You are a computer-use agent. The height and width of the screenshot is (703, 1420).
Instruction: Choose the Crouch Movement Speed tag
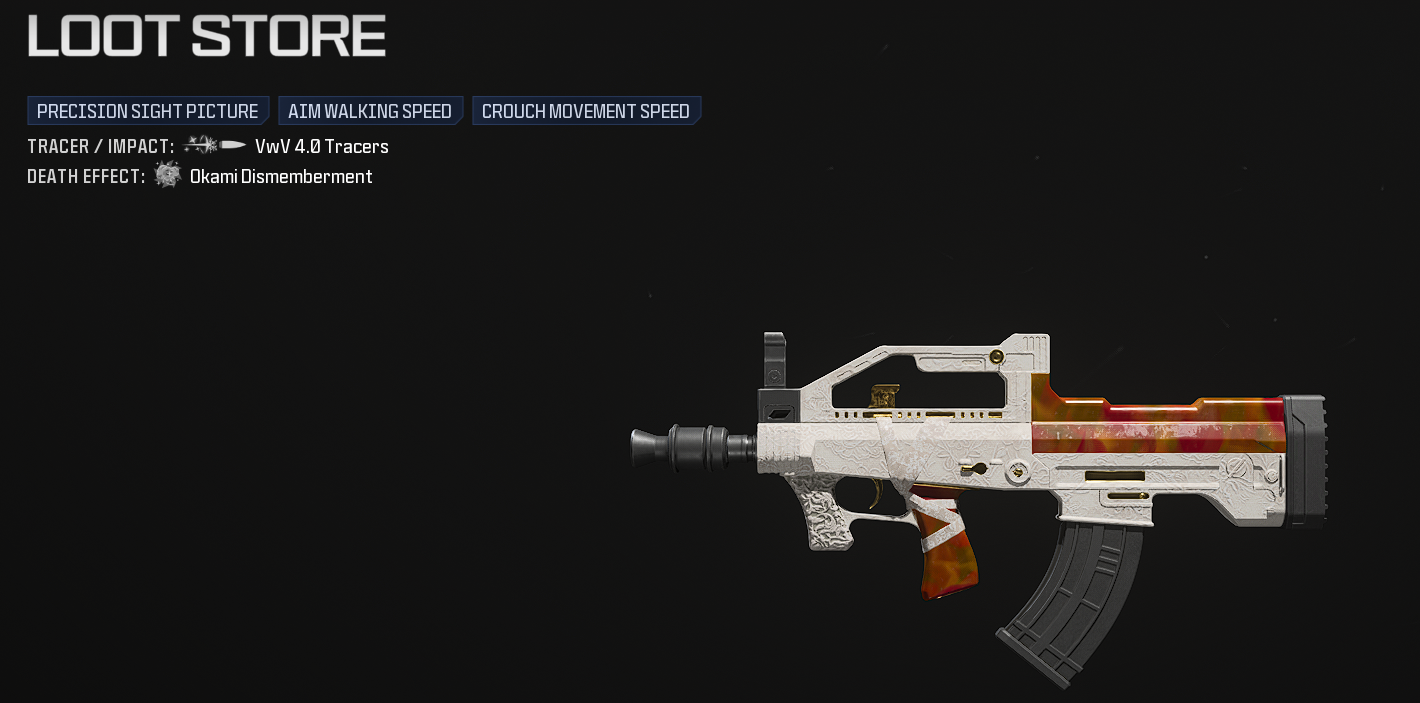pyautogui.click(x=586, y=111)
